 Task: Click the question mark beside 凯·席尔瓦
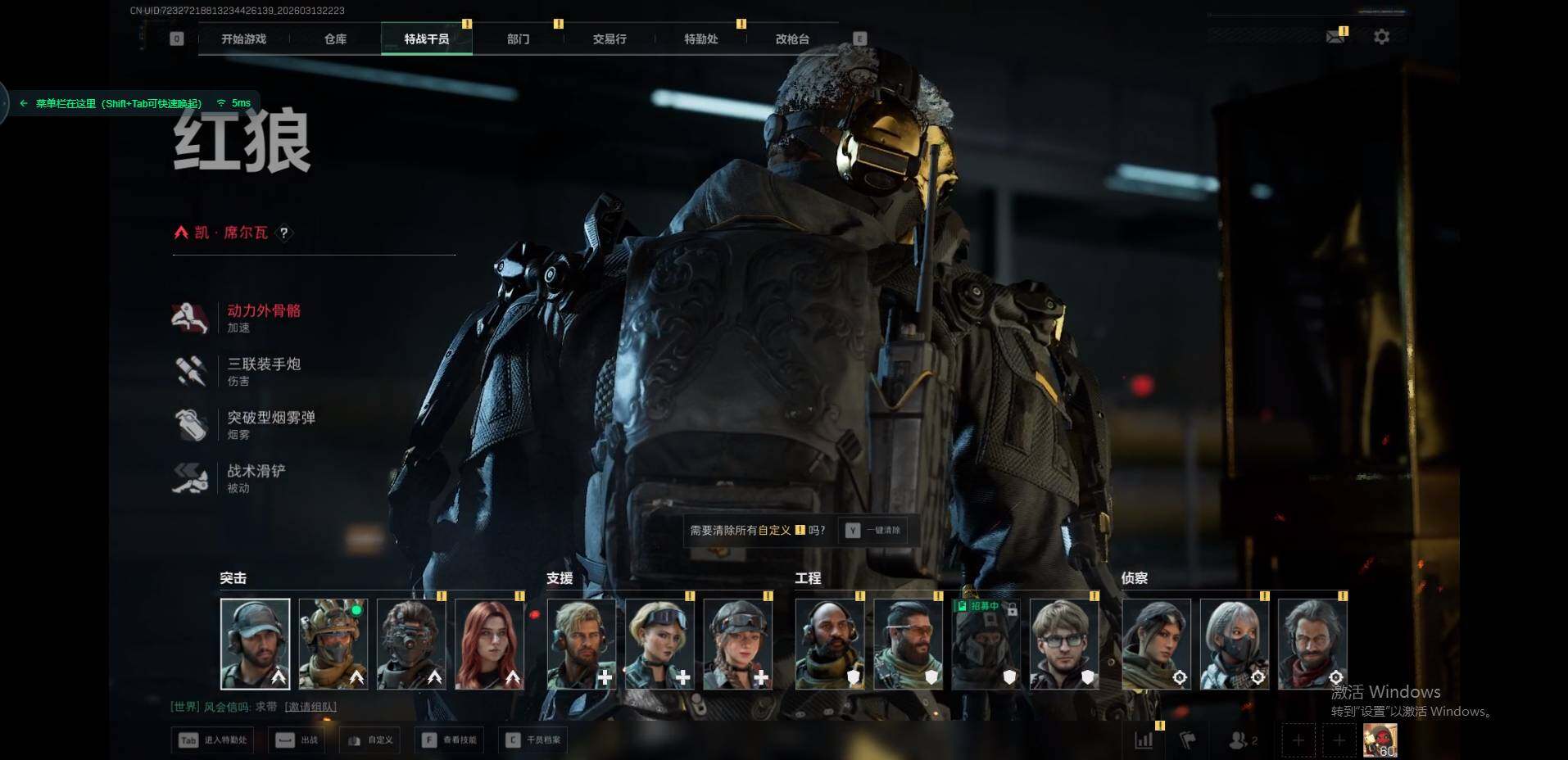coord(283,233)
